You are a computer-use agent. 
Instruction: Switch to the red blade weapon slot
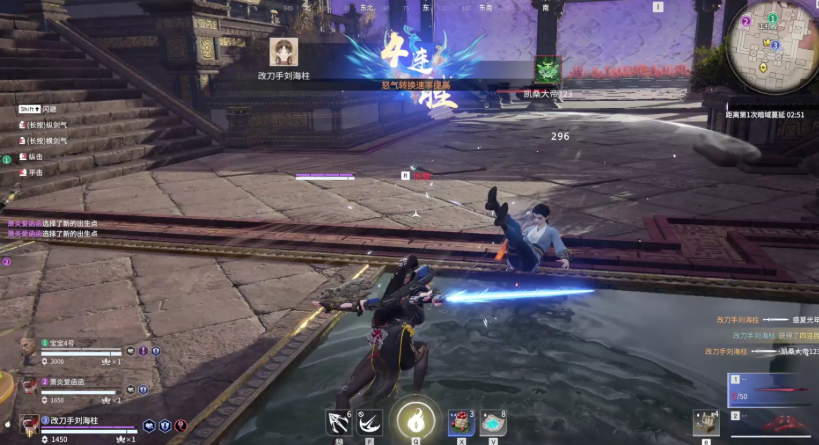772,390
